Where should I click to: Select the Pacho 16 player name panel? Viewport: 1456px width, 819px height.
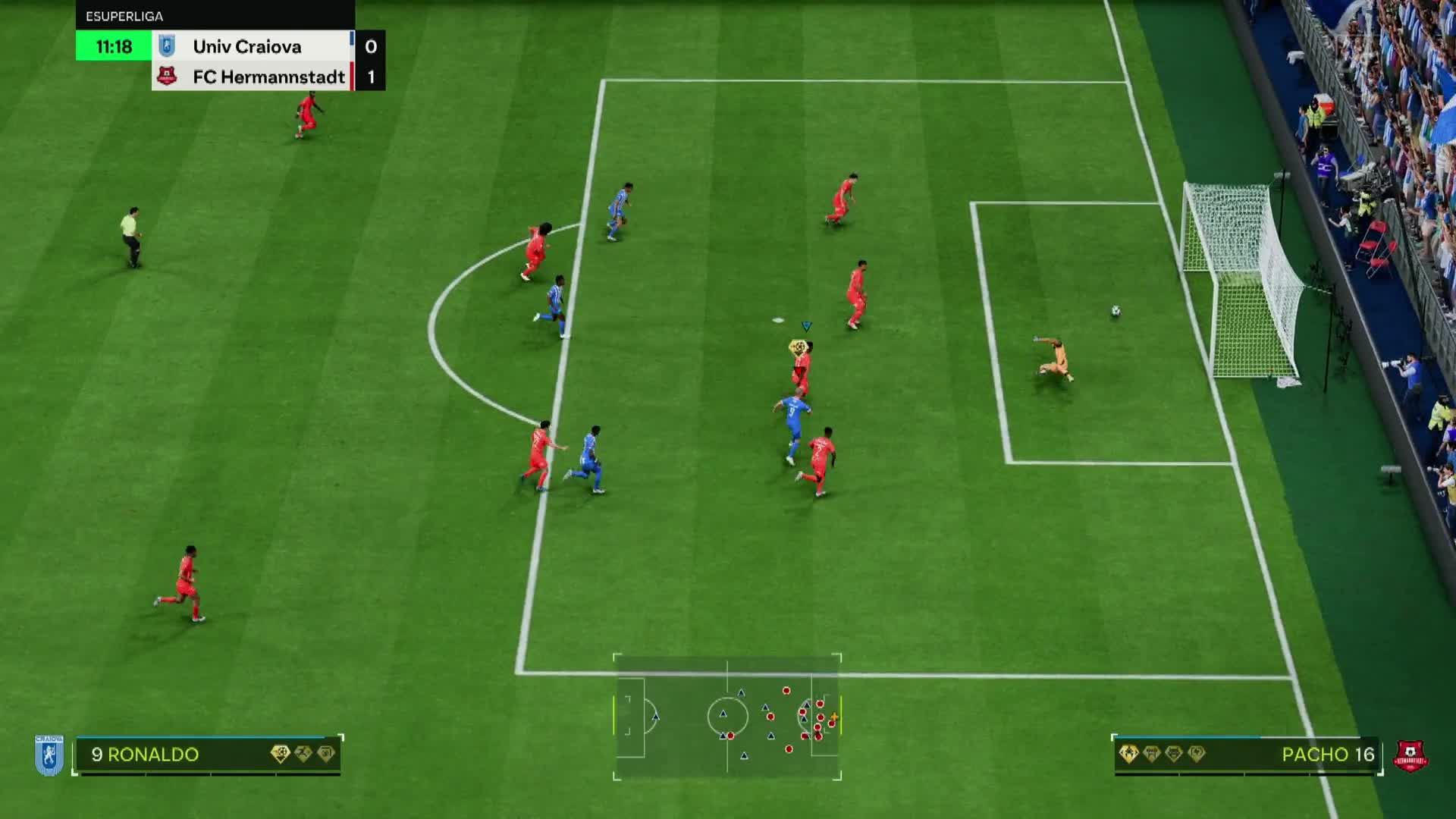pos(1246,755)
